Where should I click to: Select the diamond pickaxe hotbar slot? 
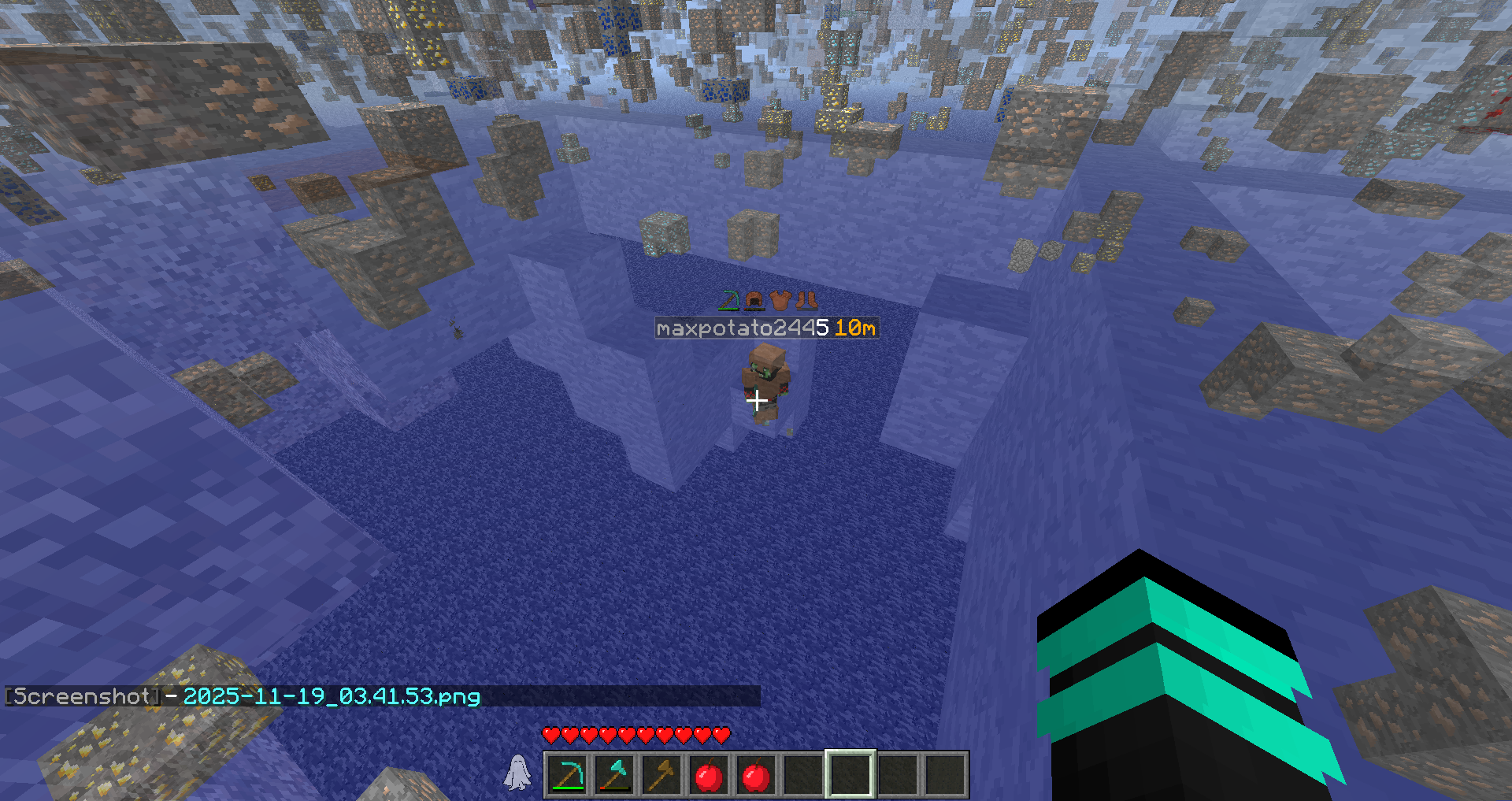pos(567,775)
